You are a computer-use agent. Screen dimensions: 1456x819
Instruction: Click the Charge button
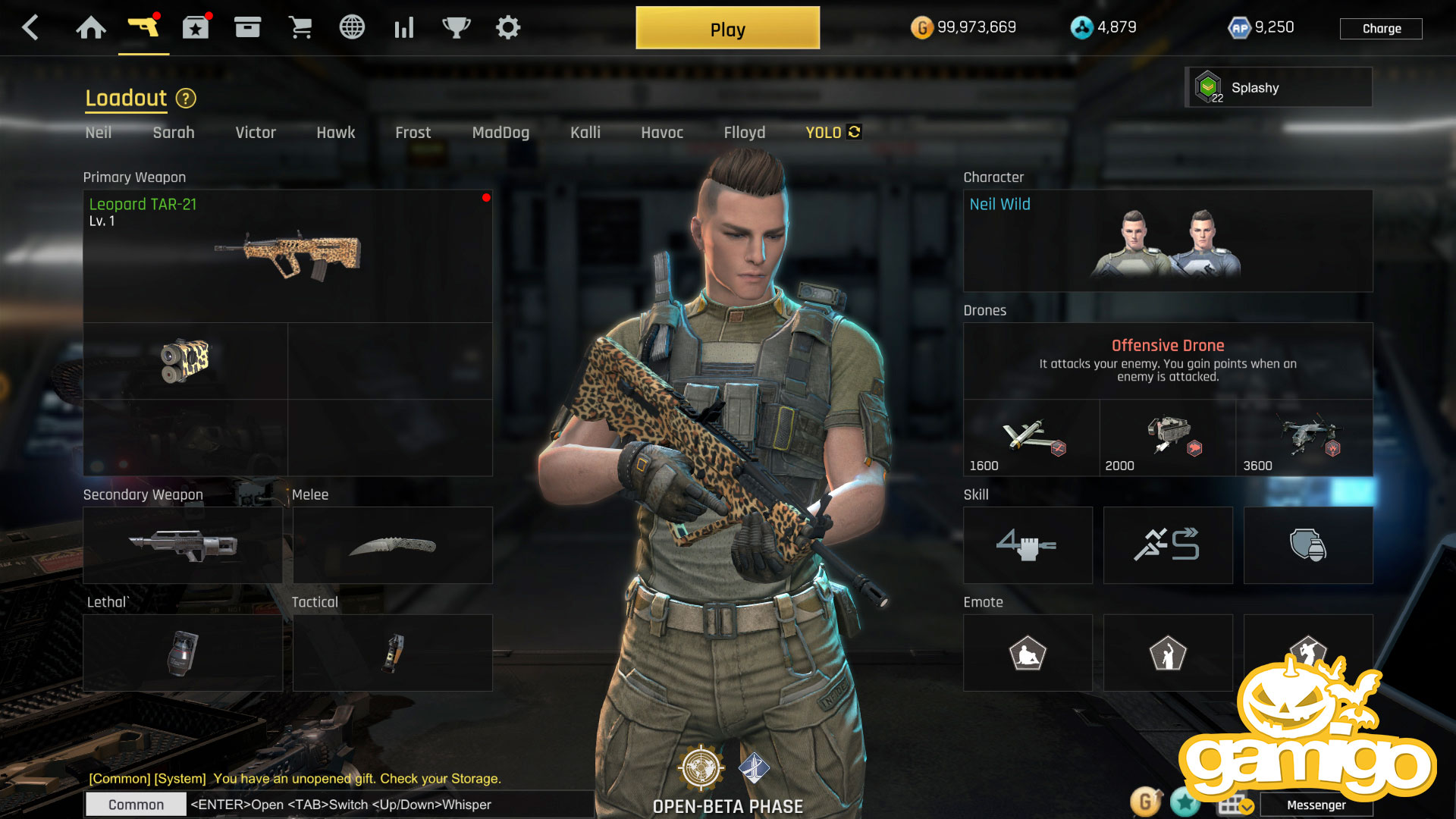[x=1381, y=29]
